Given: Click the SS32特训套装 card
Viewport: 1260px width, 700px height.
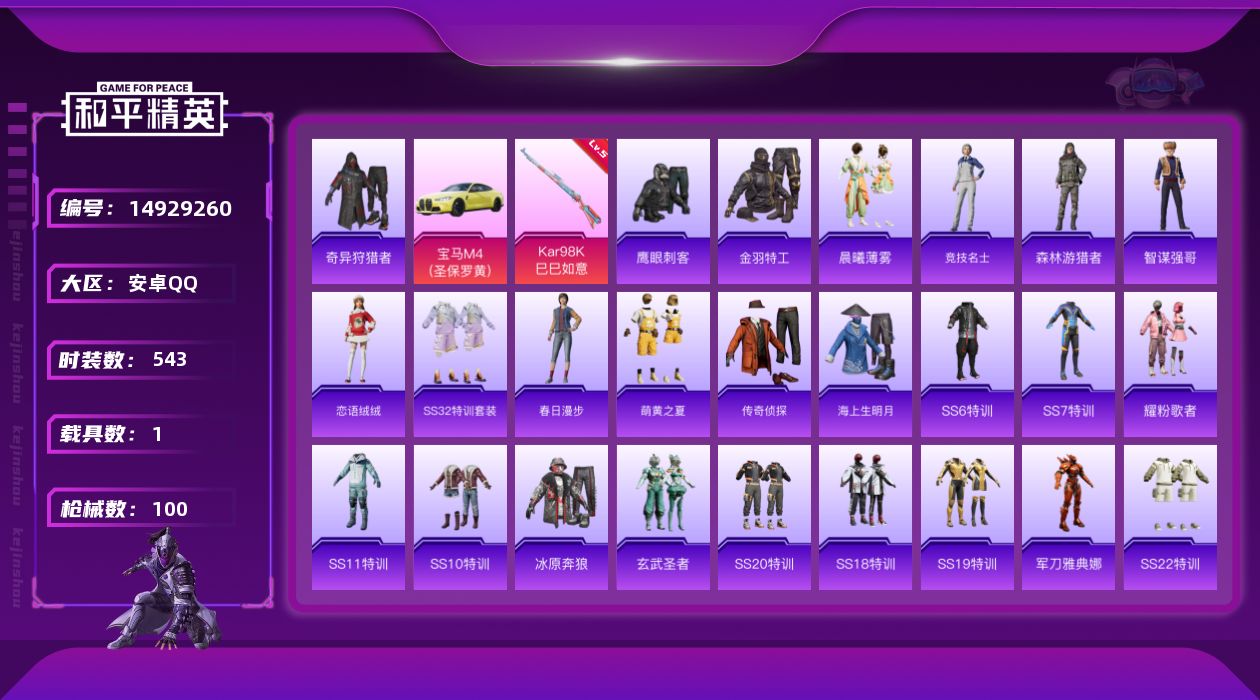Looking at the screenshot, I should tap(460, 363).
